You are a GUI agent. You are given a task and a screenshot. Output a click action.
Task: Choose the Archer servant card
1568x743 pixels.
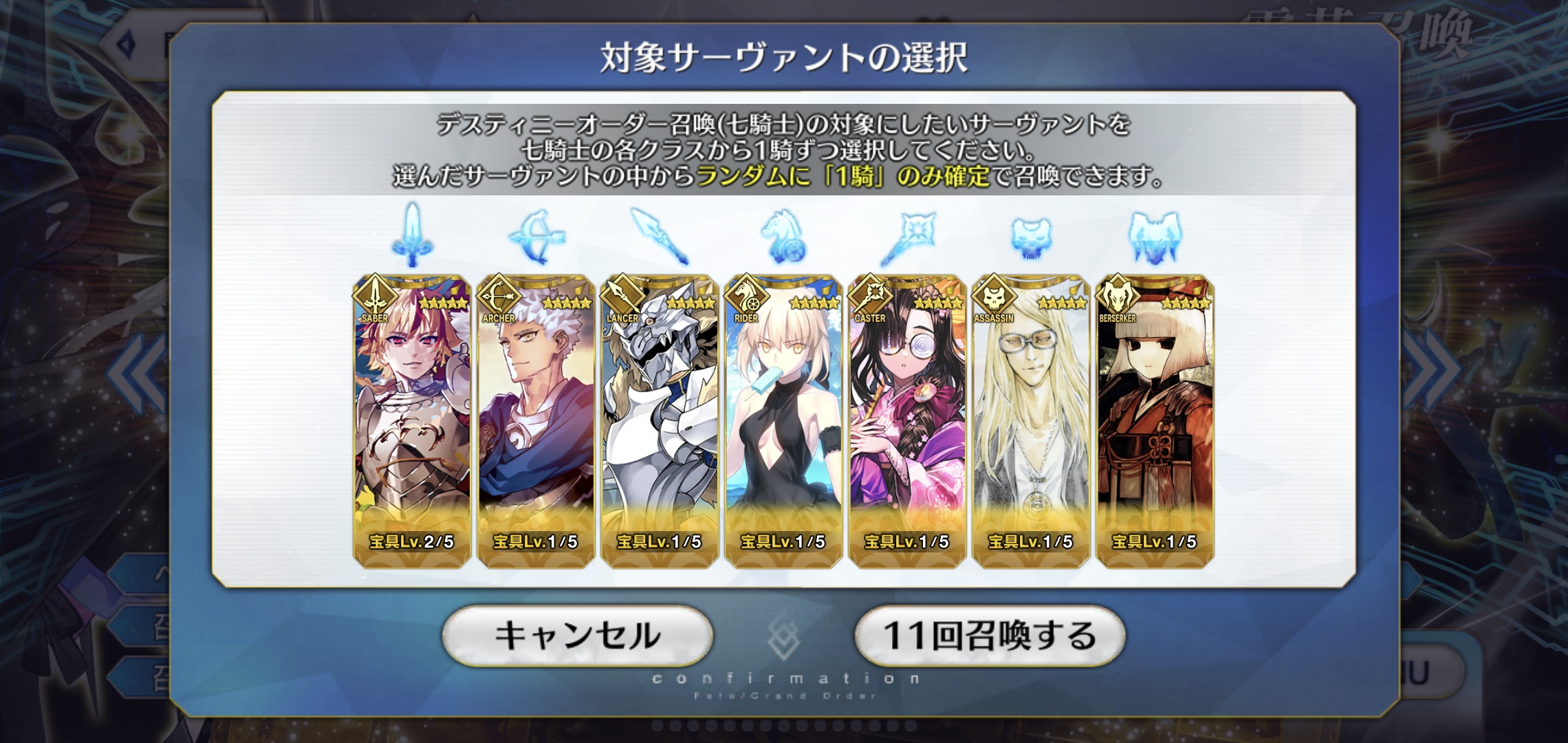pos(536,421)
